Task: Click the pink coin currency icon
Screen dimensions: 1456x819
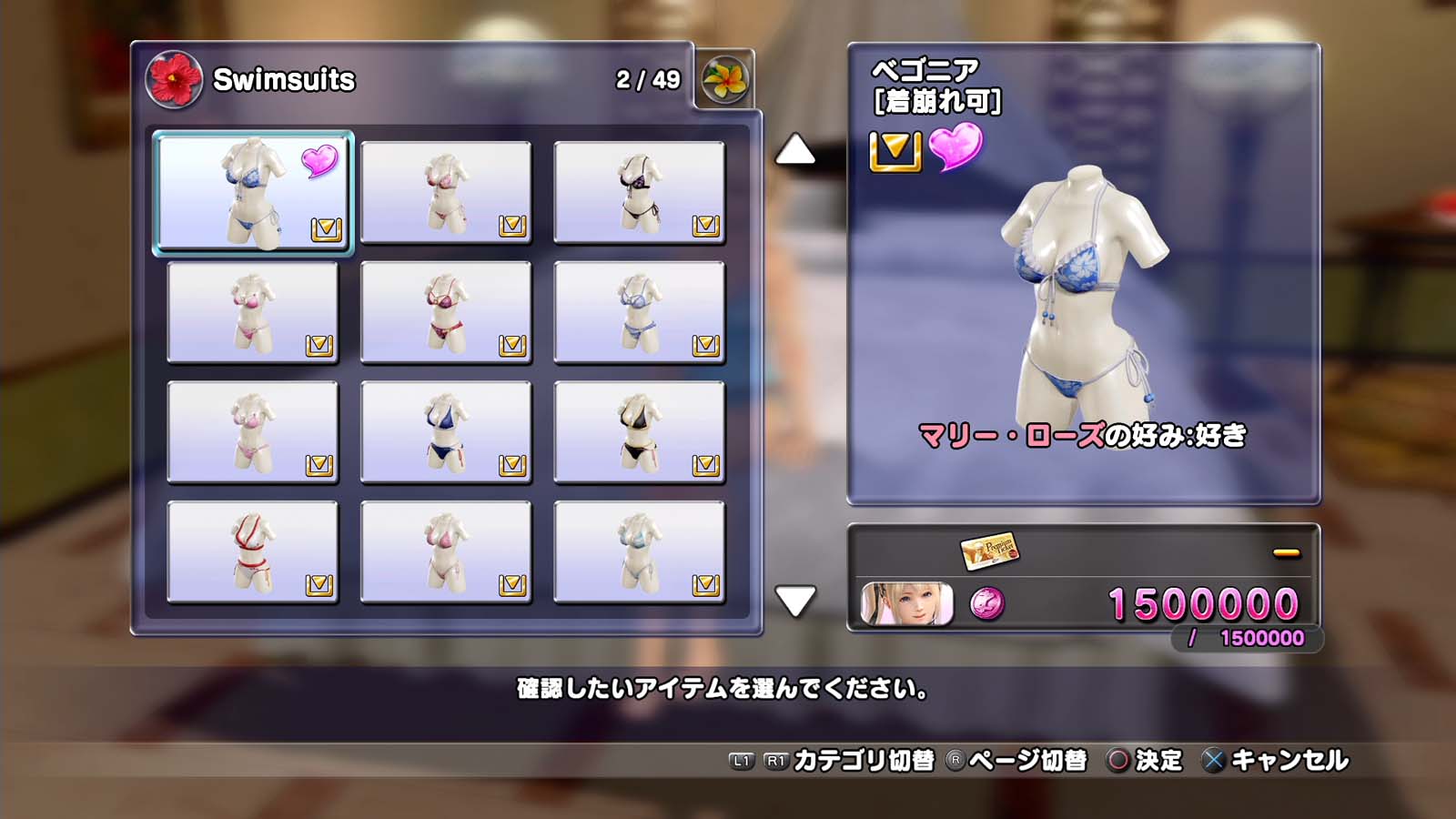Action: [x=986, y=603]
